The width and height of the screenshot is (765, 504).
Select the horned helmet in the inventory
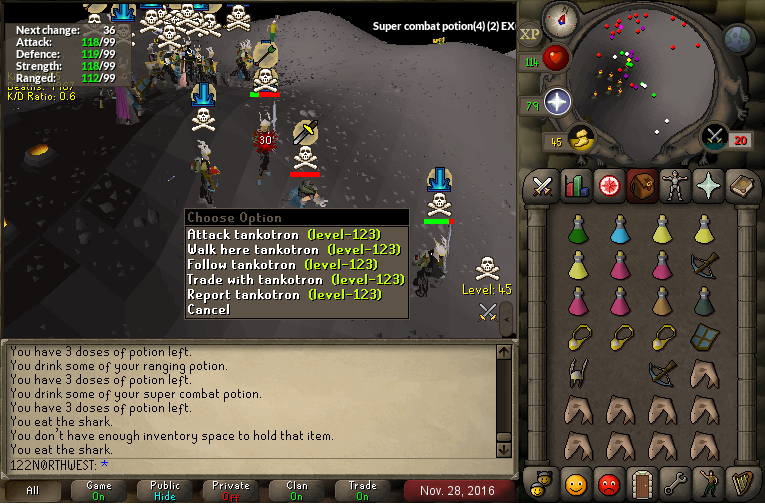[x=577, y=373]
